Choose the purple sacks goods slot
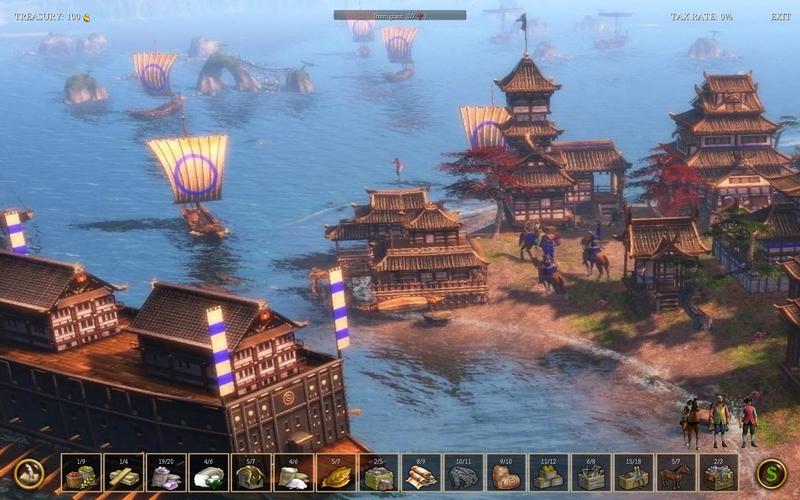The height and width of the screenshot is (500, 800). coord(165,473)
